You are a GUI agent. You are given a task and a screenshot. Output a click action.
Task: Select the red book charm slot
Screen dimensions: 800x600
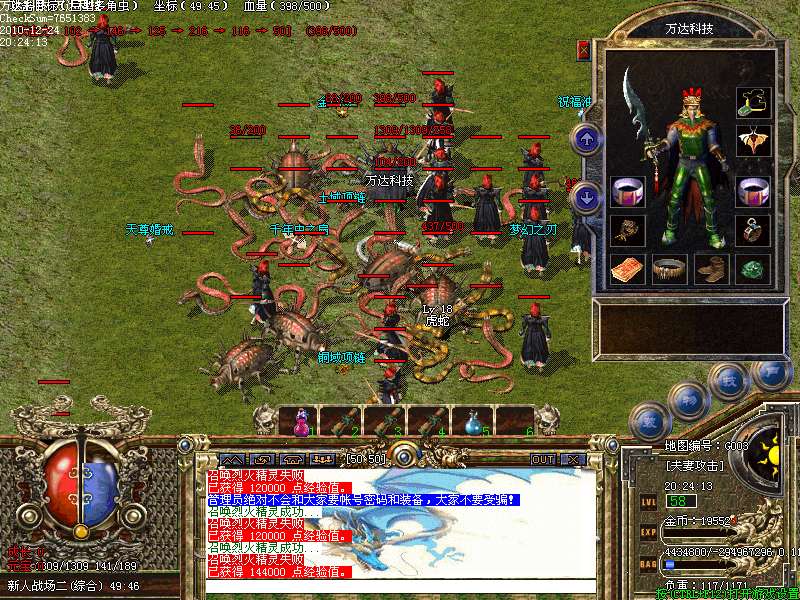coord(627,269)
